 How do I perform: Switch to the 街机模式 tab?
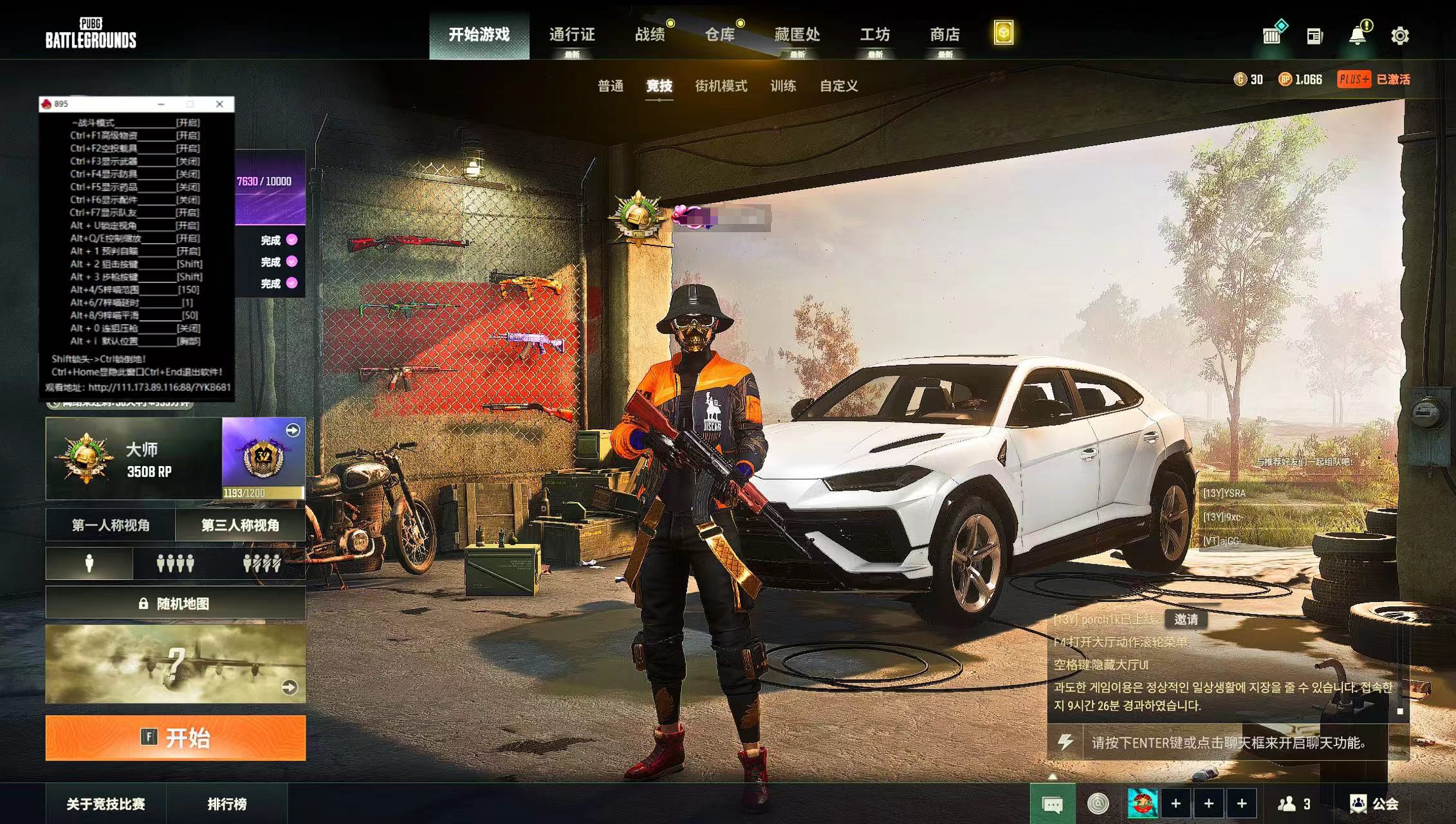(x=723, y=87)
